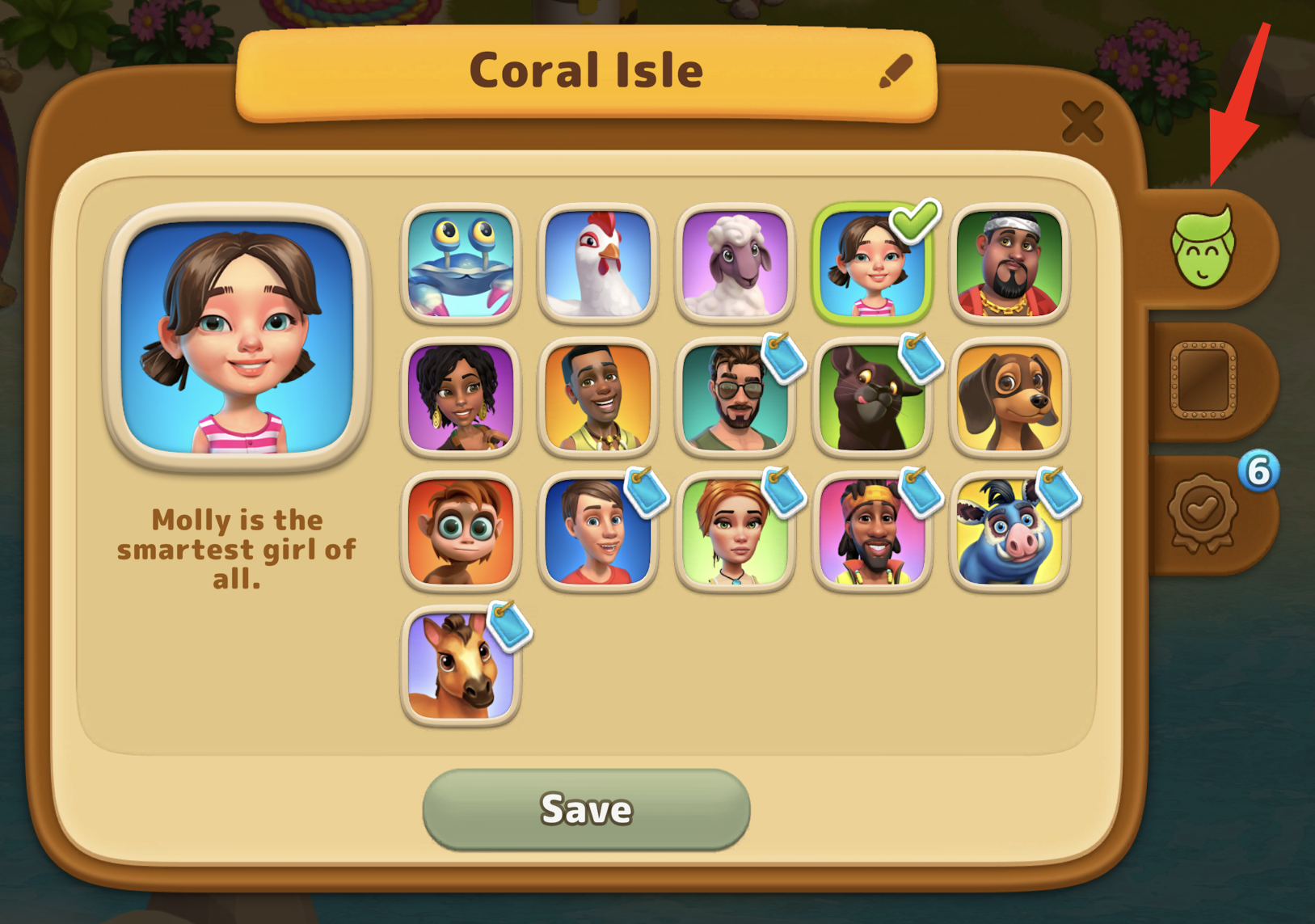Edit the Coral Isle name
Viewport: 1315px width, 924px height.
[896, 72]
